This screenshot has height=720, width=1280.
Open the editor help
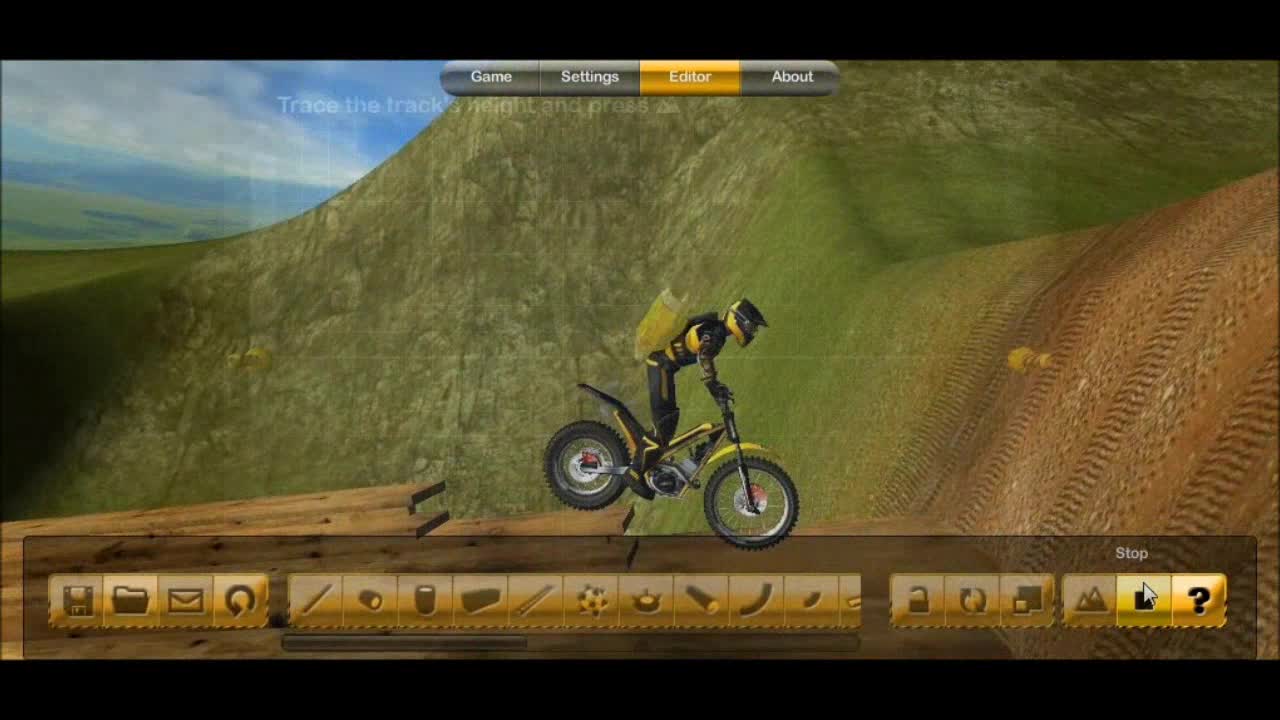[1197, 598]
